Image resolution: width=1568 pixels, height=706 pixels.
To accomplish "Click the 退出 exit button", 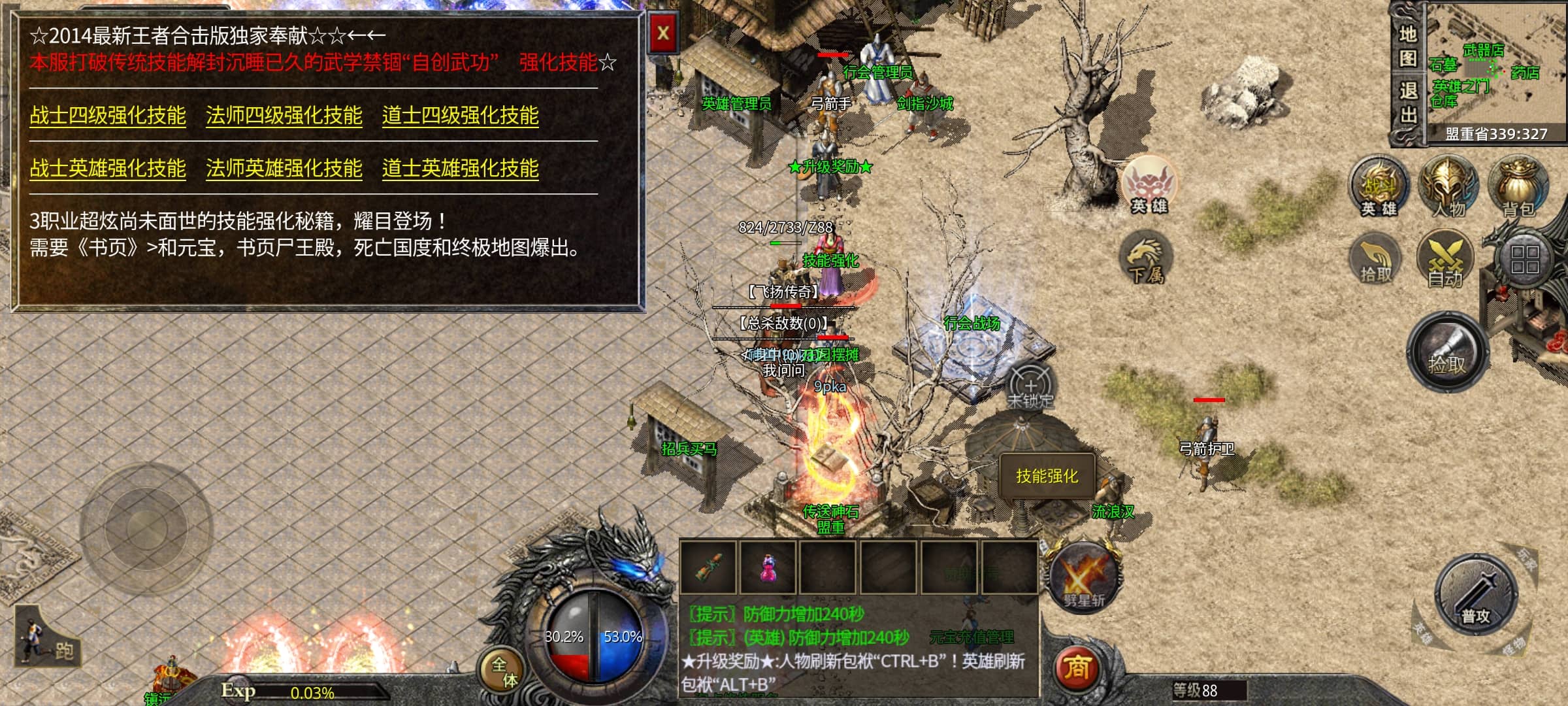I will [1407, 103].
